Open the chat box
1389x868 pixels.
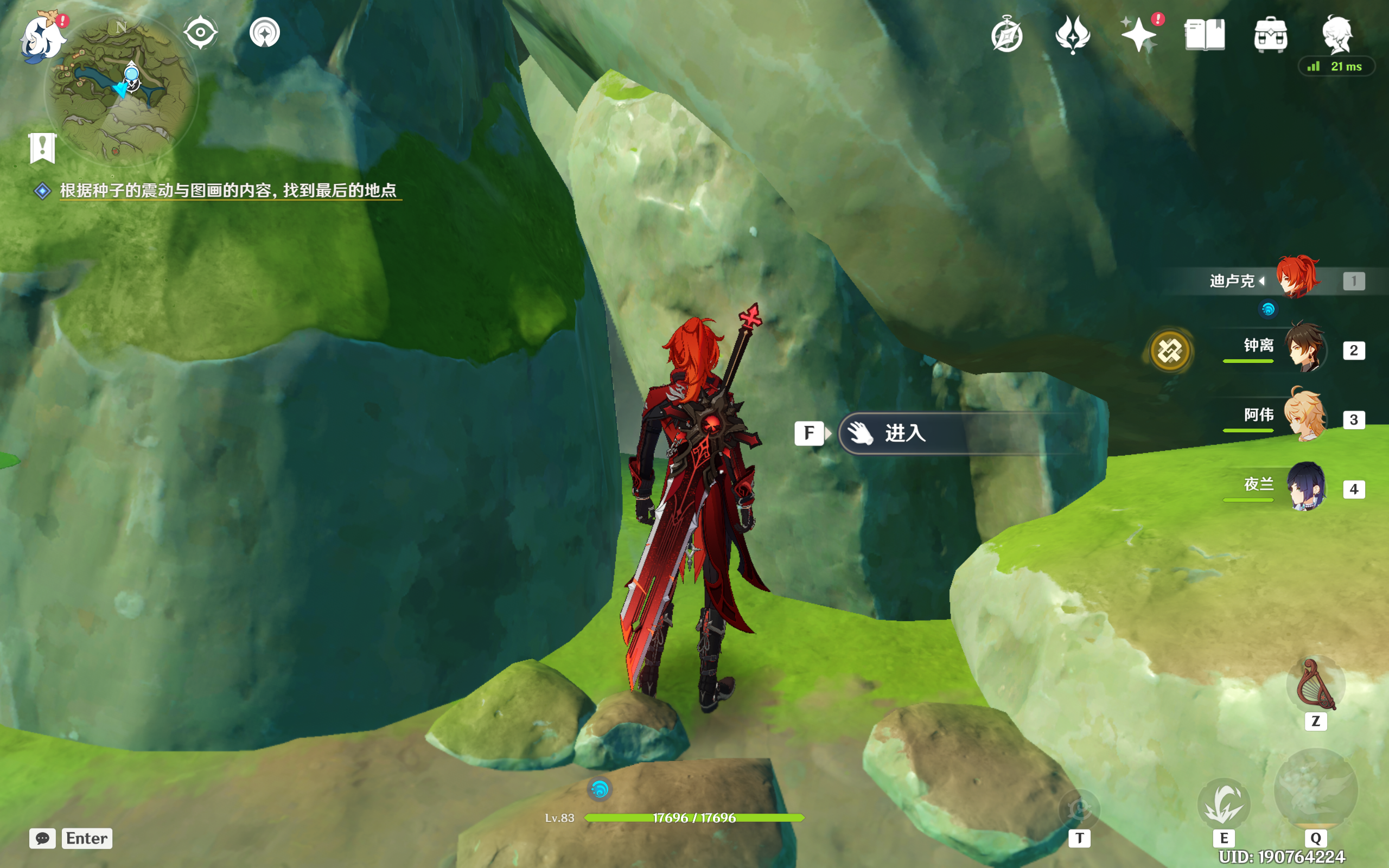43,838
